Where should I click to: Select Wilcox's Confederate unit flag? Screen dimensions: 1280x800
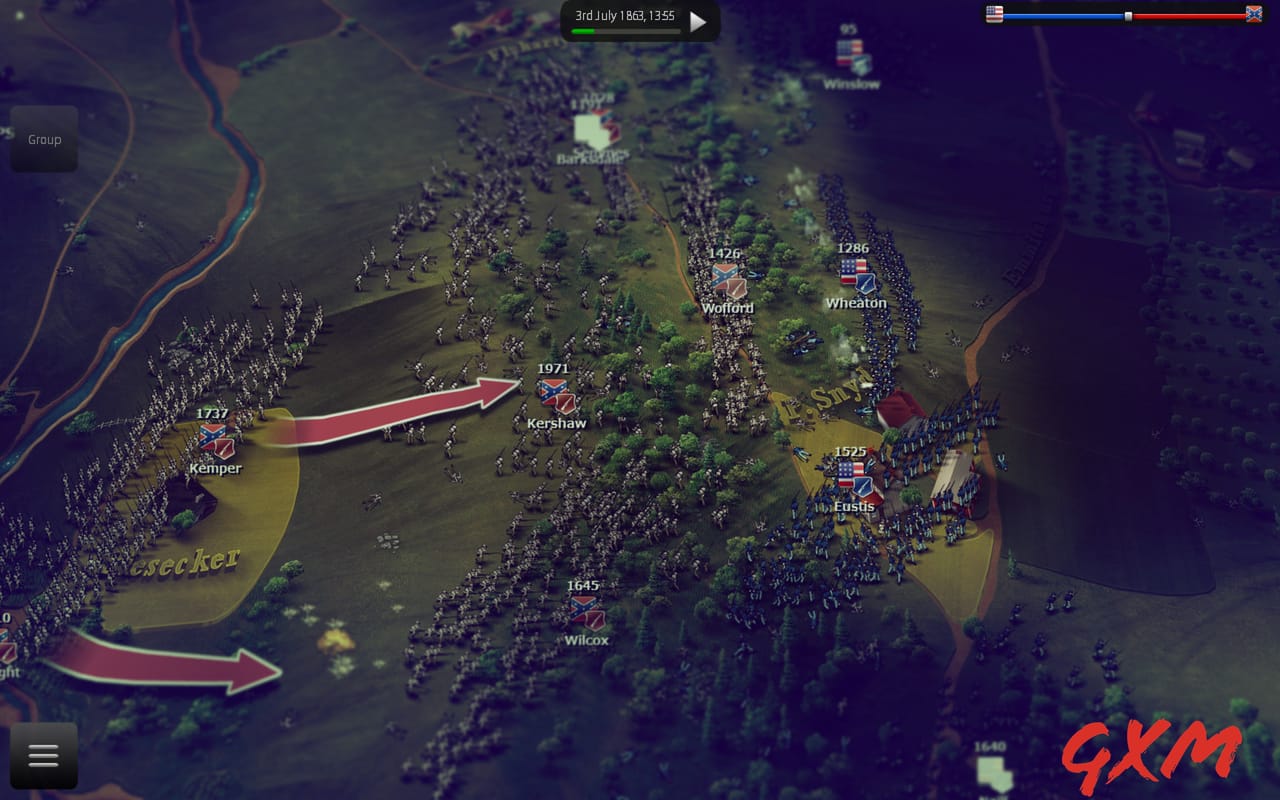(x=586, y=609)
